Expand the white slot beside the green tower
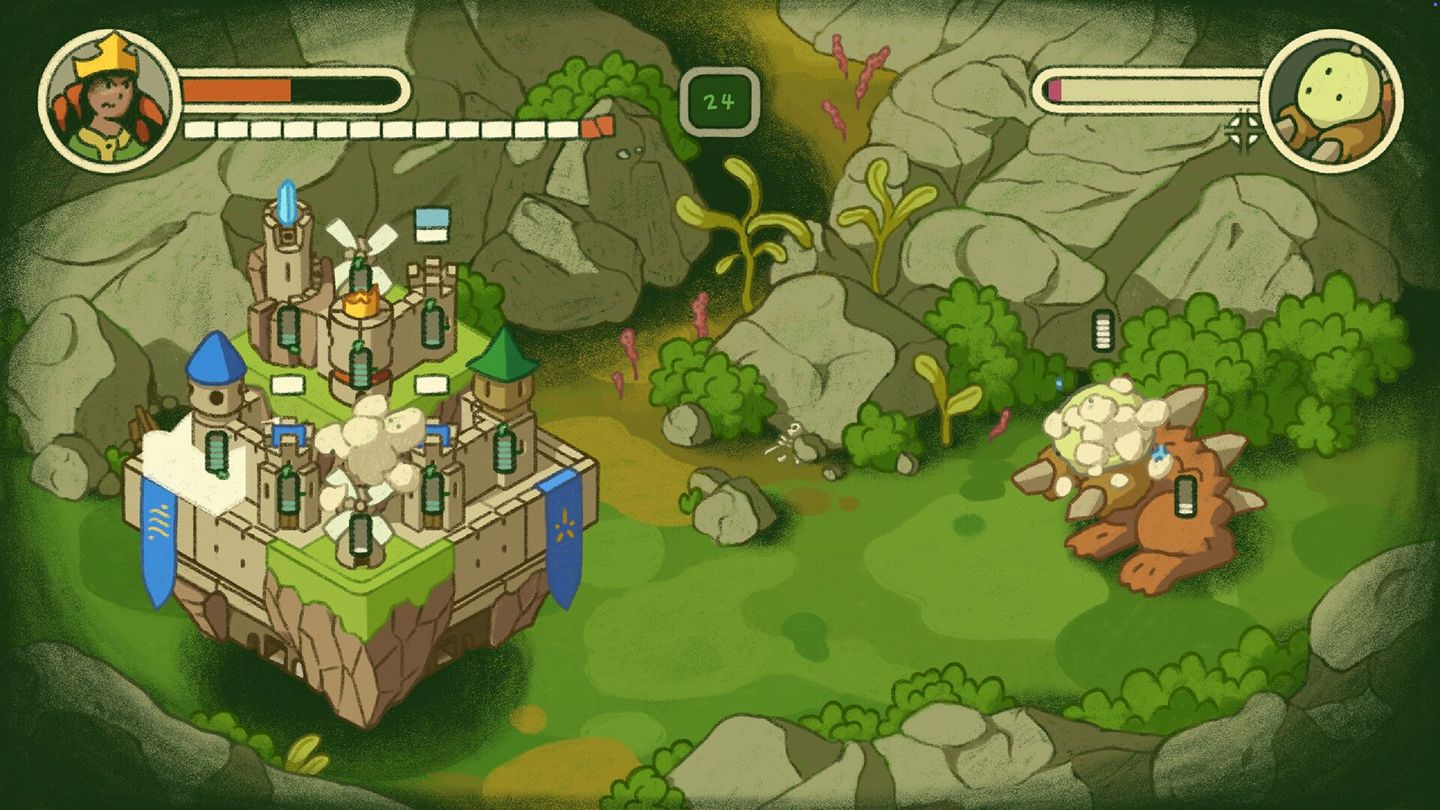This screenshot has height=810, width=1440. point(430,384)
